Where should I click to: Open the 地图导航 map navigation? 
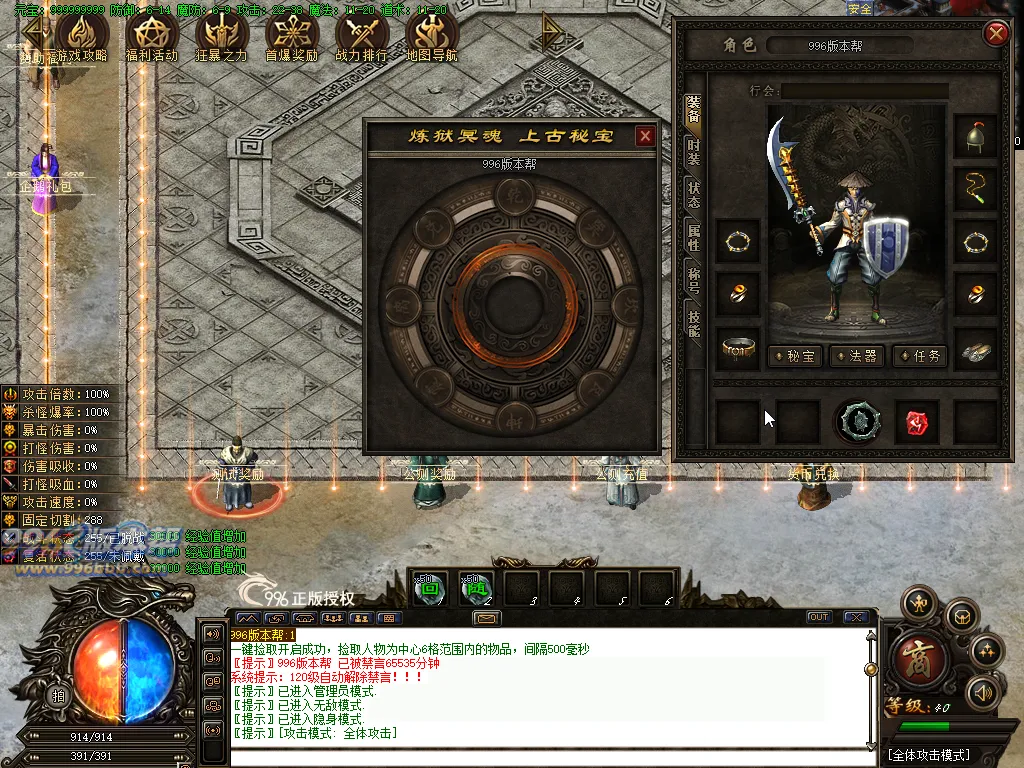(x=432, y=37)
